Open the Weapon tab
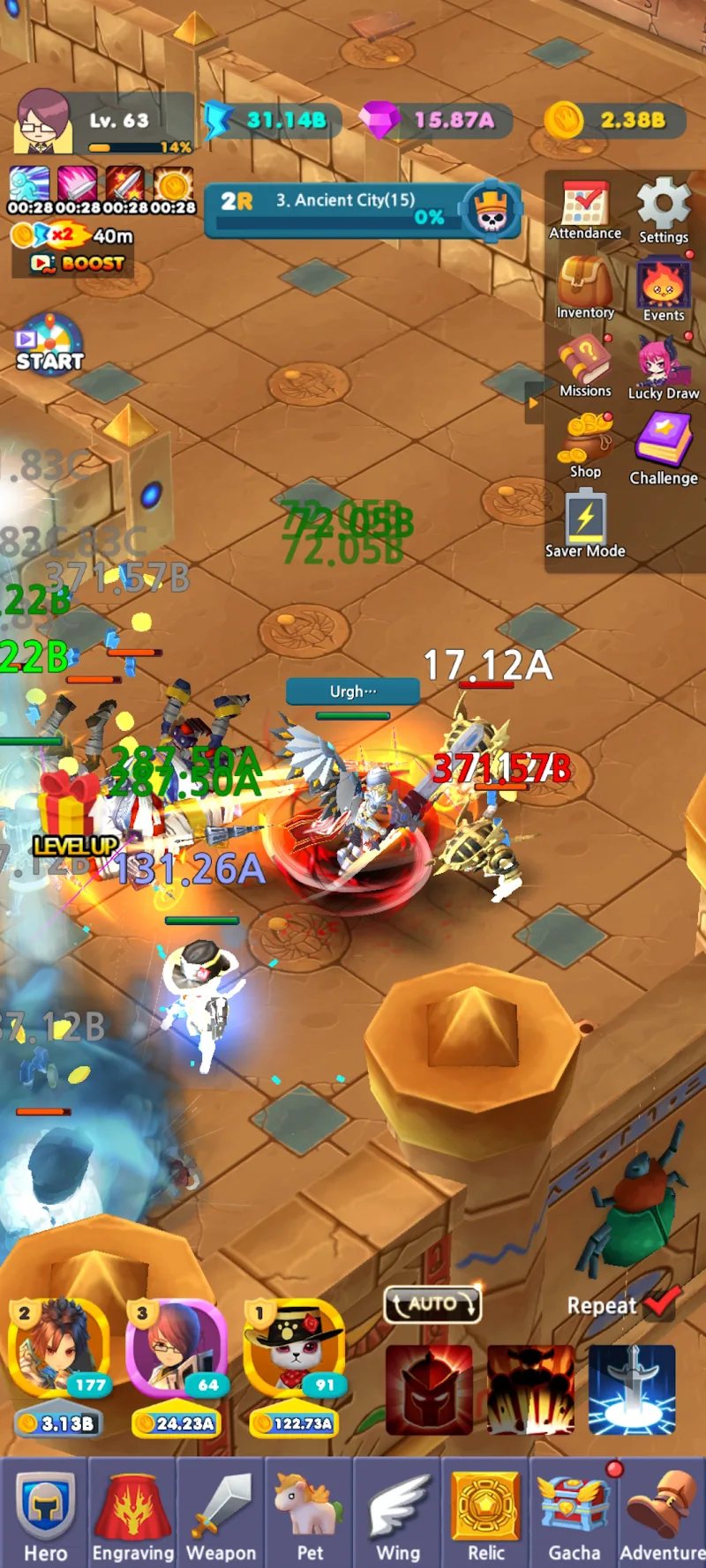Image resolution: width=706 pixels, height=1568 pixels. tap(222, 1513)
